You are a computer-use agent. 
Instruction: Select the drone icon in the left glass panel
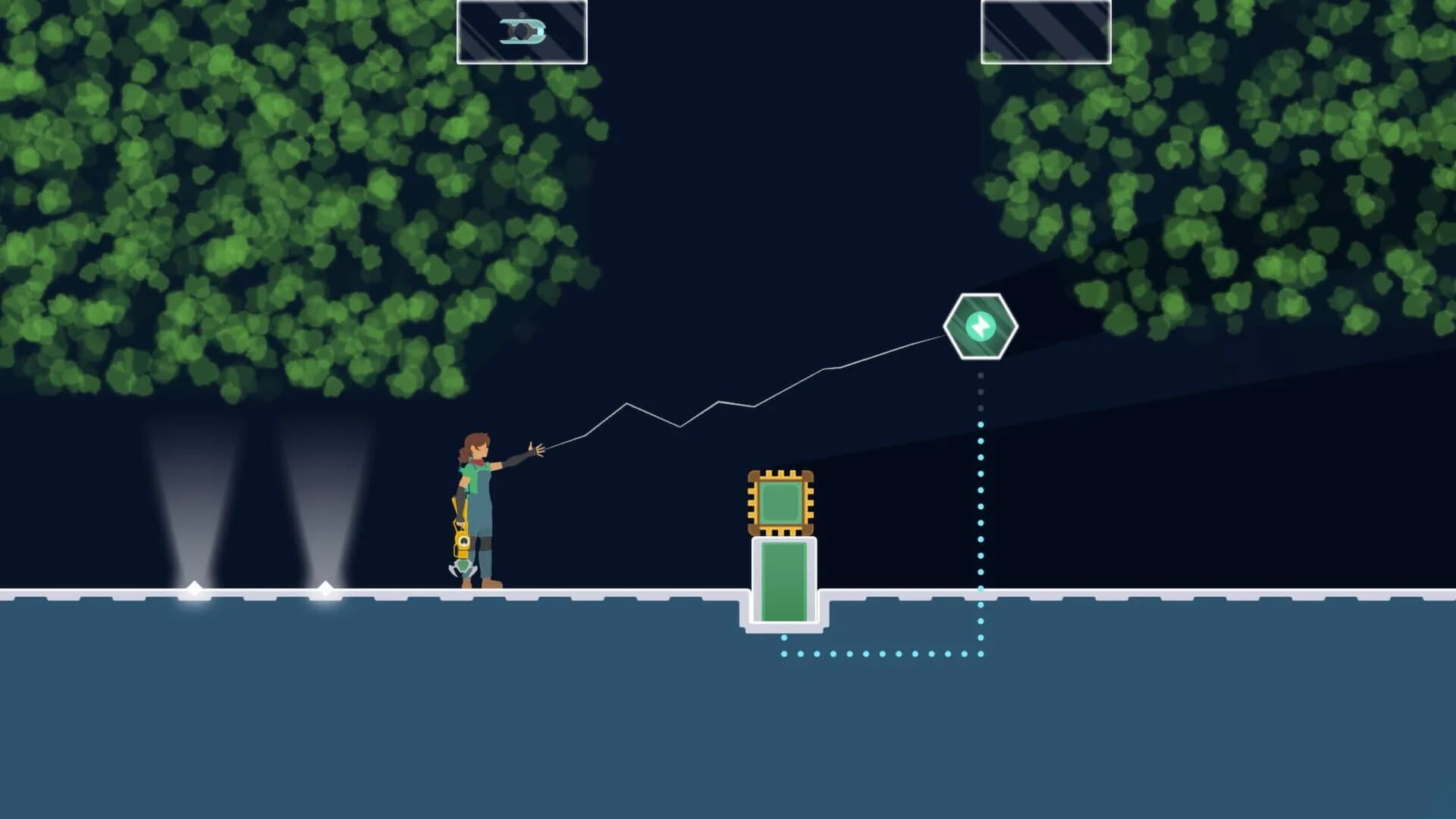(x=523, y=32)
